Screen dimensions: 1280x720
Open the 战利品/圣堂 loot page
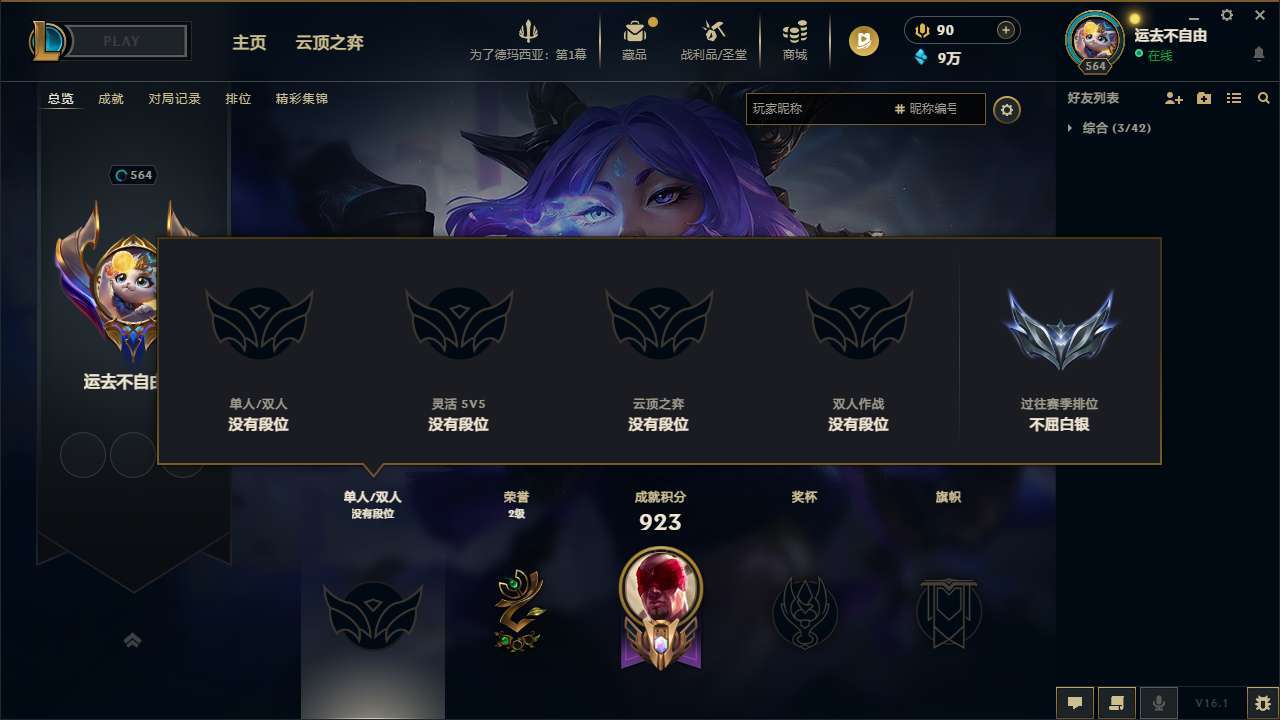714,40
